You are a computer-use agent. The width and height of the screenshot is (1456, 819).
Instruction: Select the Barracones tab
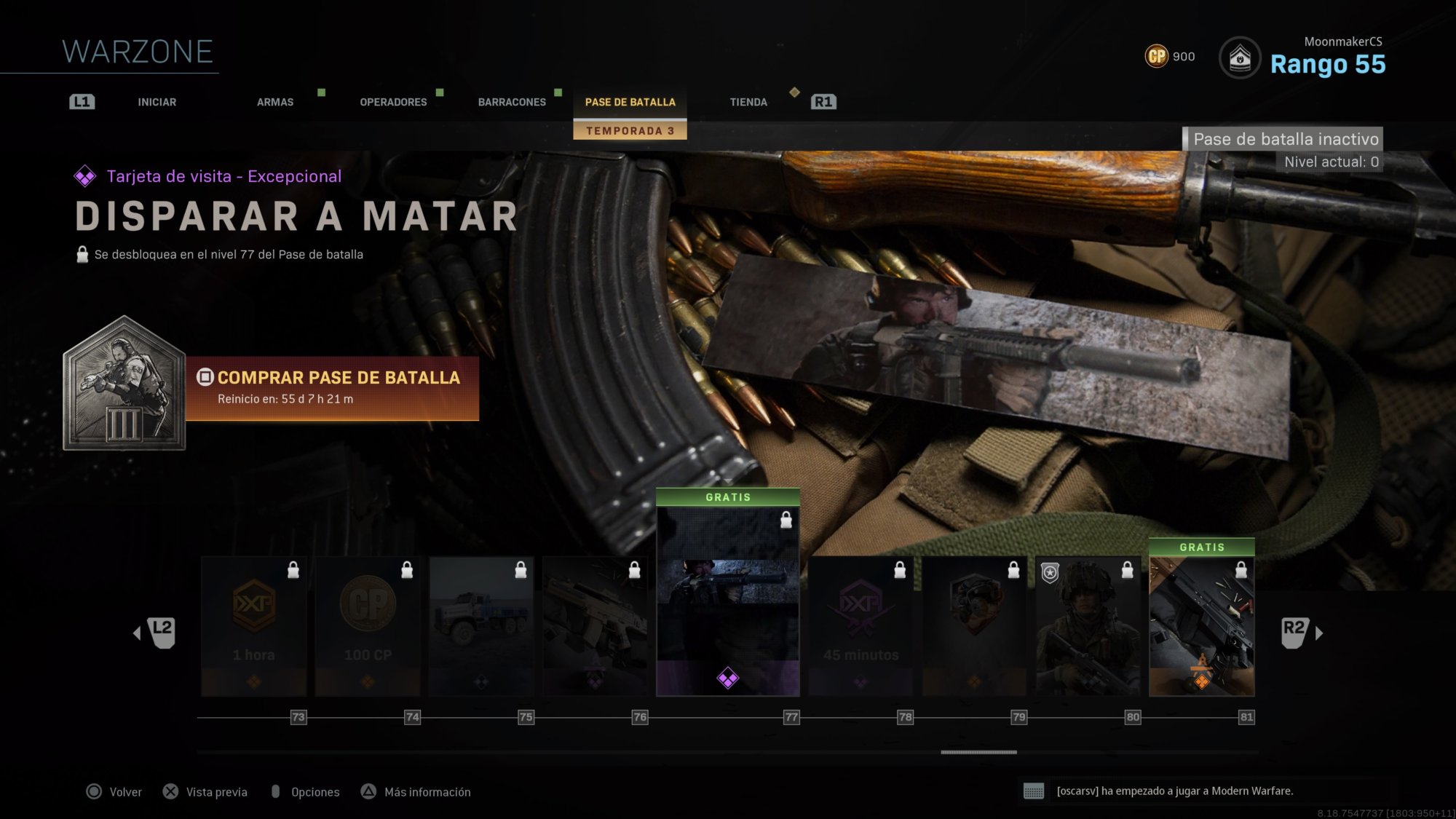(512, 102)
